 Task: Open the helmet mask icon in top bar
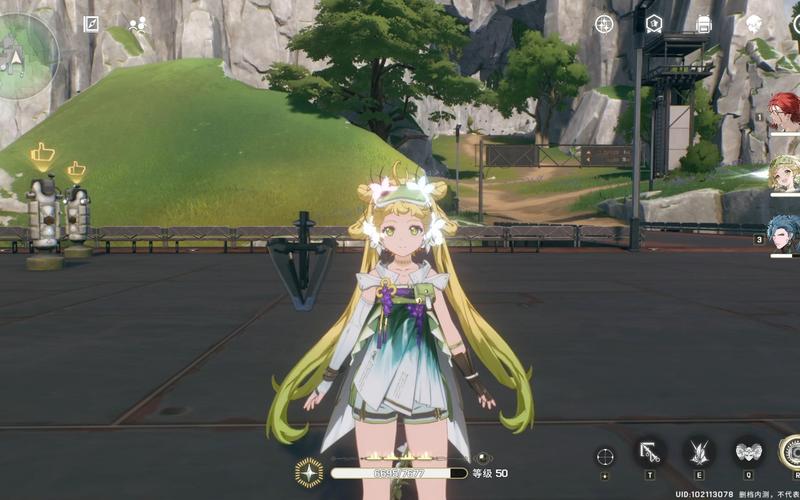(x=754, y=24)
